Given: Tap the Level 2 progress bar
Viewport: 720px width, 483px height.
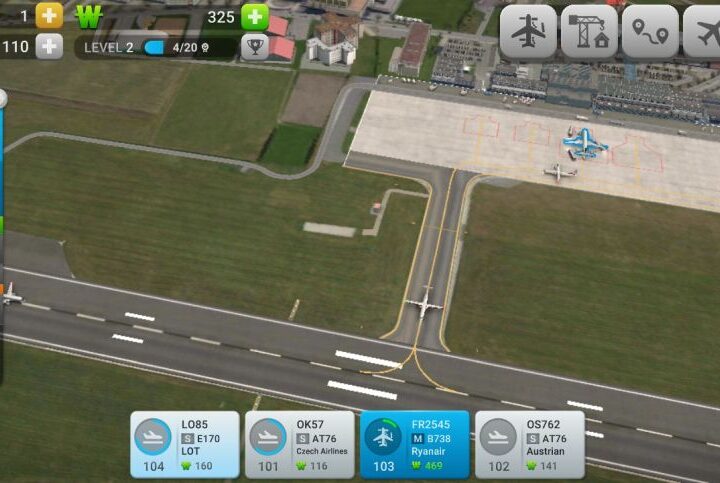Looking at the screenshot, I should [x=155, y=47].
